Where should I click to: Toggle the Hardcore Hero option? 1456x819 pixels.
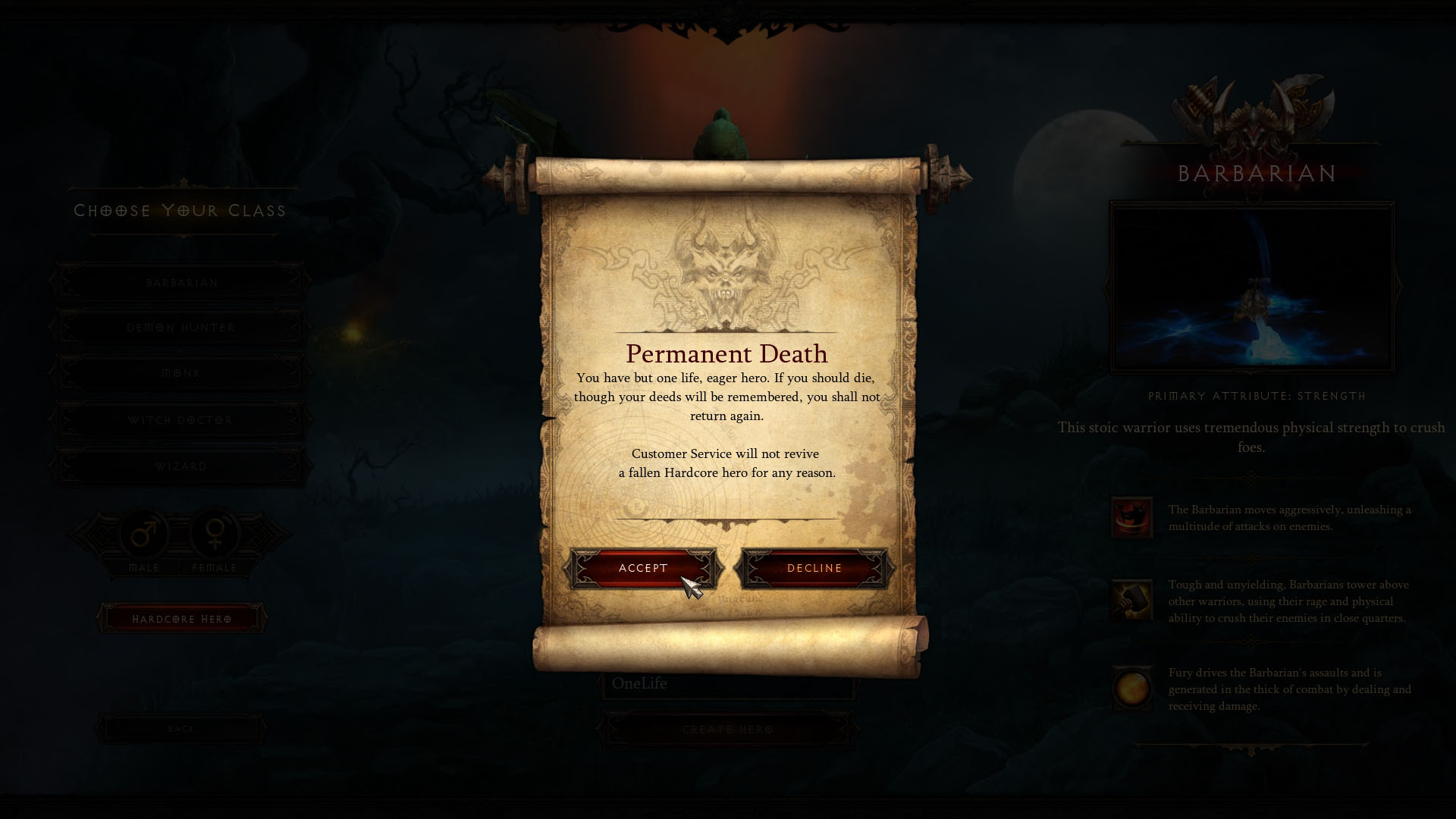182,619
